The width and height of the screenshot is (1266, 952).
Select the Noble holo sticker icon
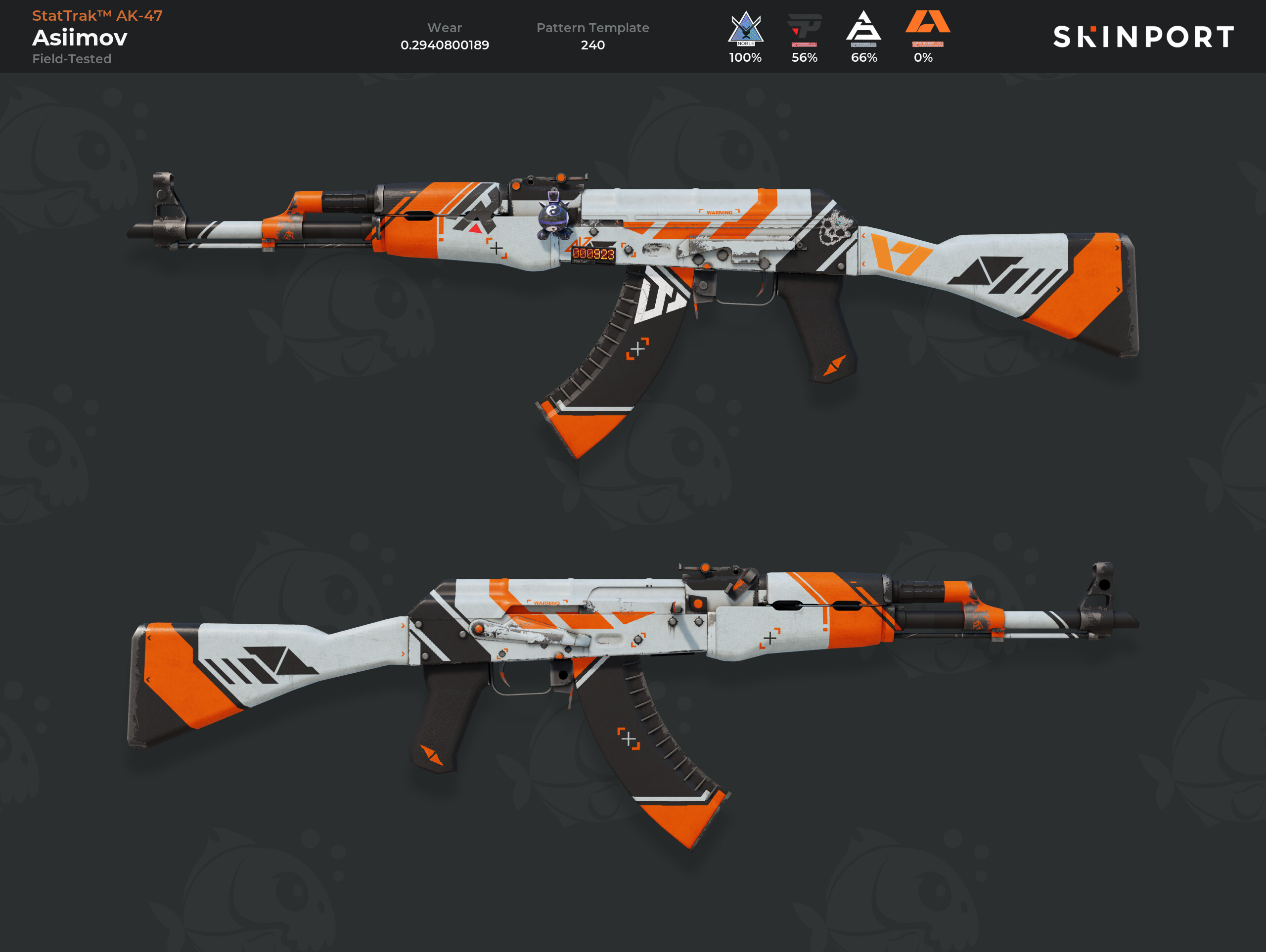(x=745, y=29)
